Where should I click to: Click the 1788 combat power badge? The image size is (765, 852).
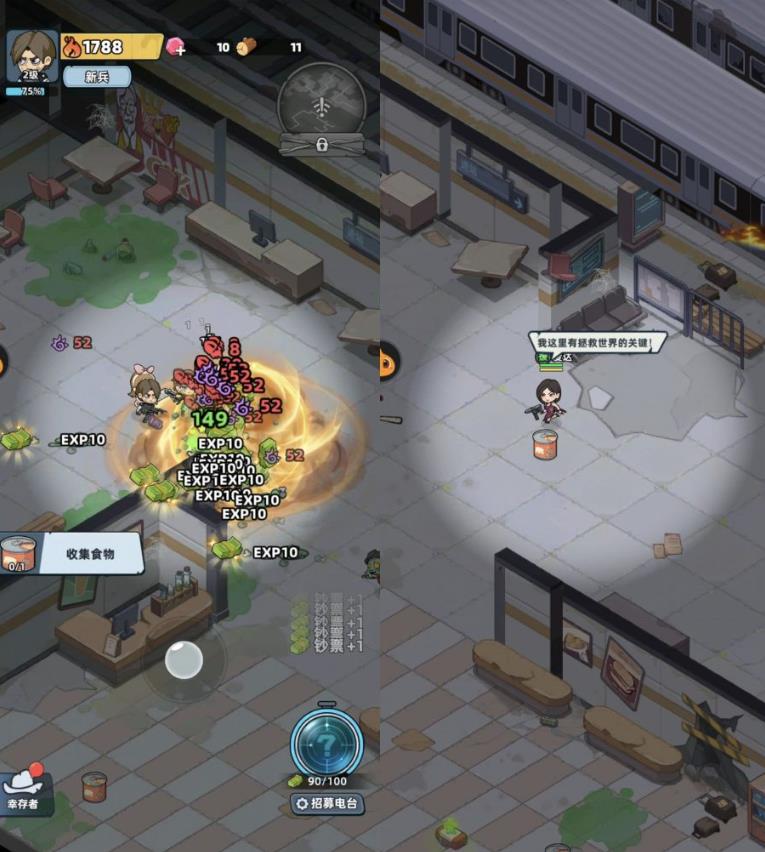pos(111,46)
